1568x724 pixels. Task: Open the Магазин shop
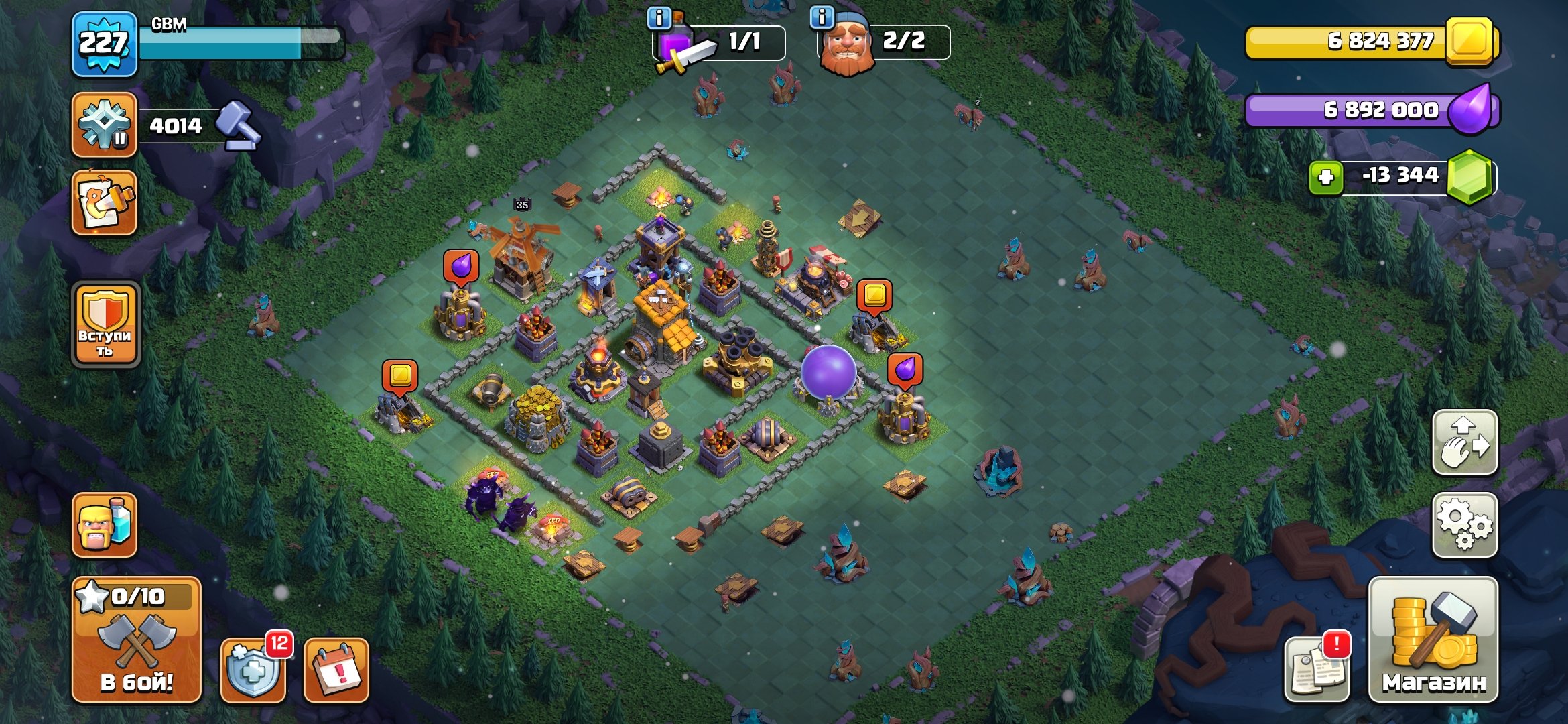click(x=1433, y=640)
